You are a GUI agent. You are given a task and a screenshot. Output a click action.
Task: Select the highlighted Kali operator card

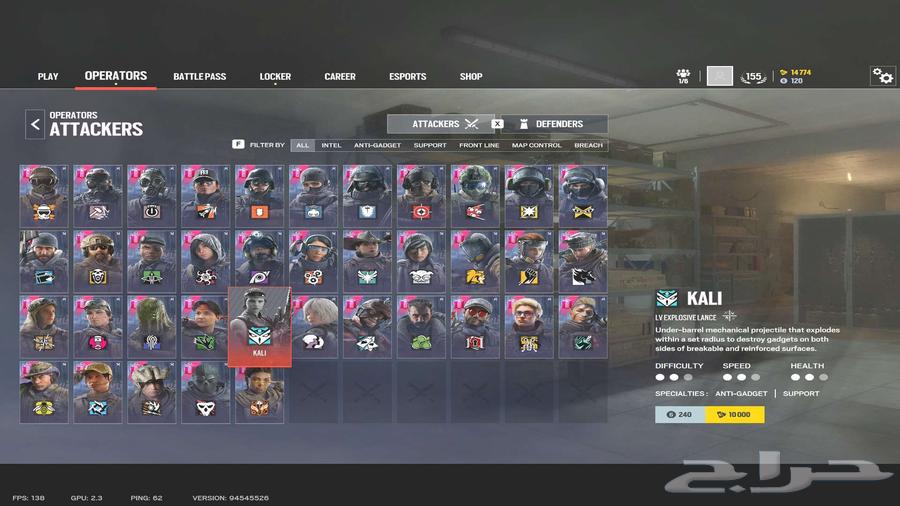(259, 326)
